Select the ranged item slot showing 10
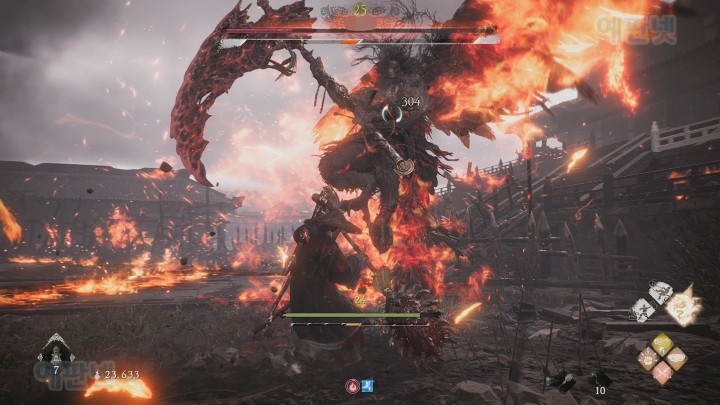Viewport: 720px width, 405px height. (599, 379)
